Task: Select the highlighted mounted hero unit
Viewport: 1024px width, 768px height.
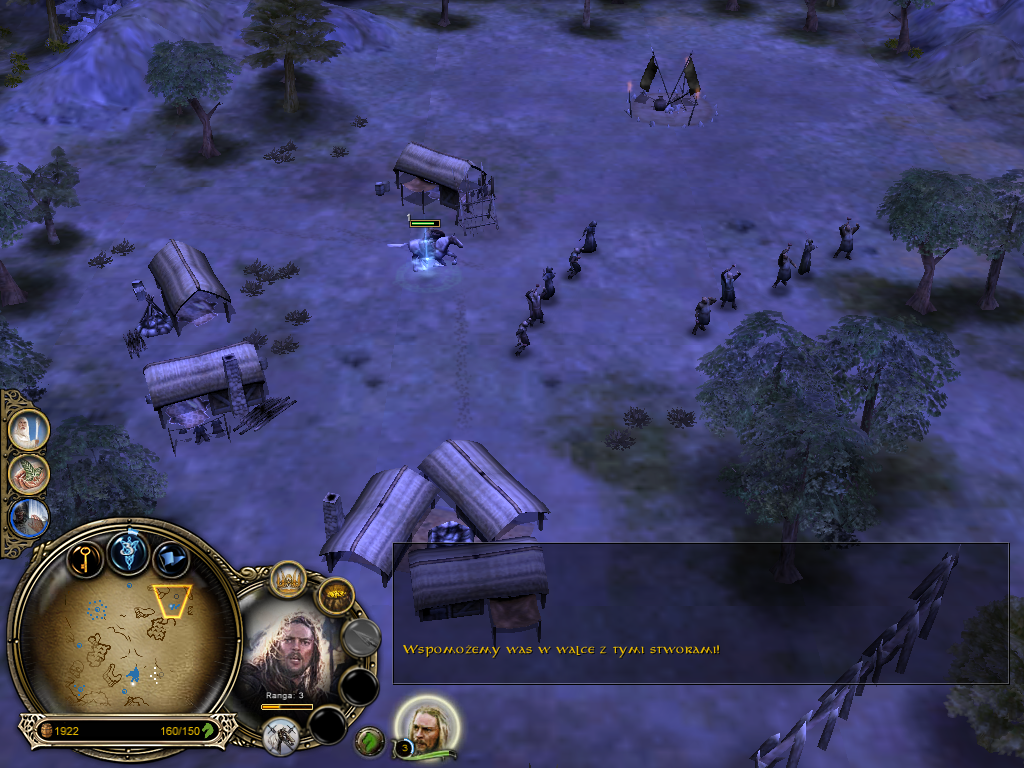Action: click(433, 250)
